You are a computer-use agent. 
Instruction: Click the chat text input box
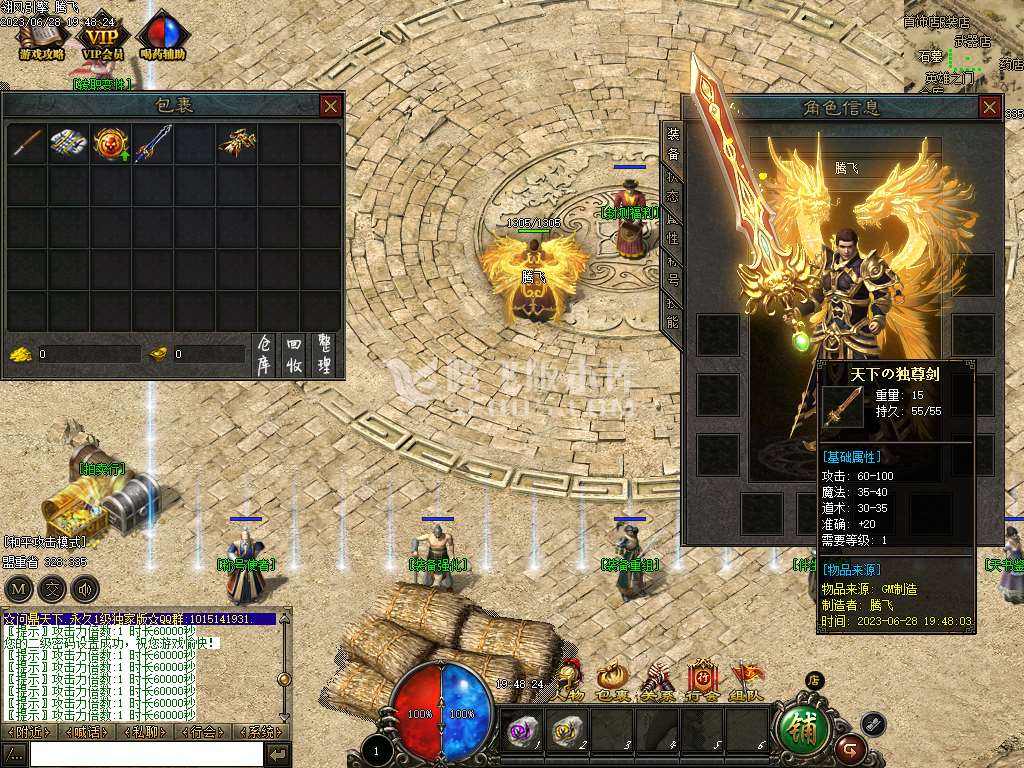click(146, 754)
